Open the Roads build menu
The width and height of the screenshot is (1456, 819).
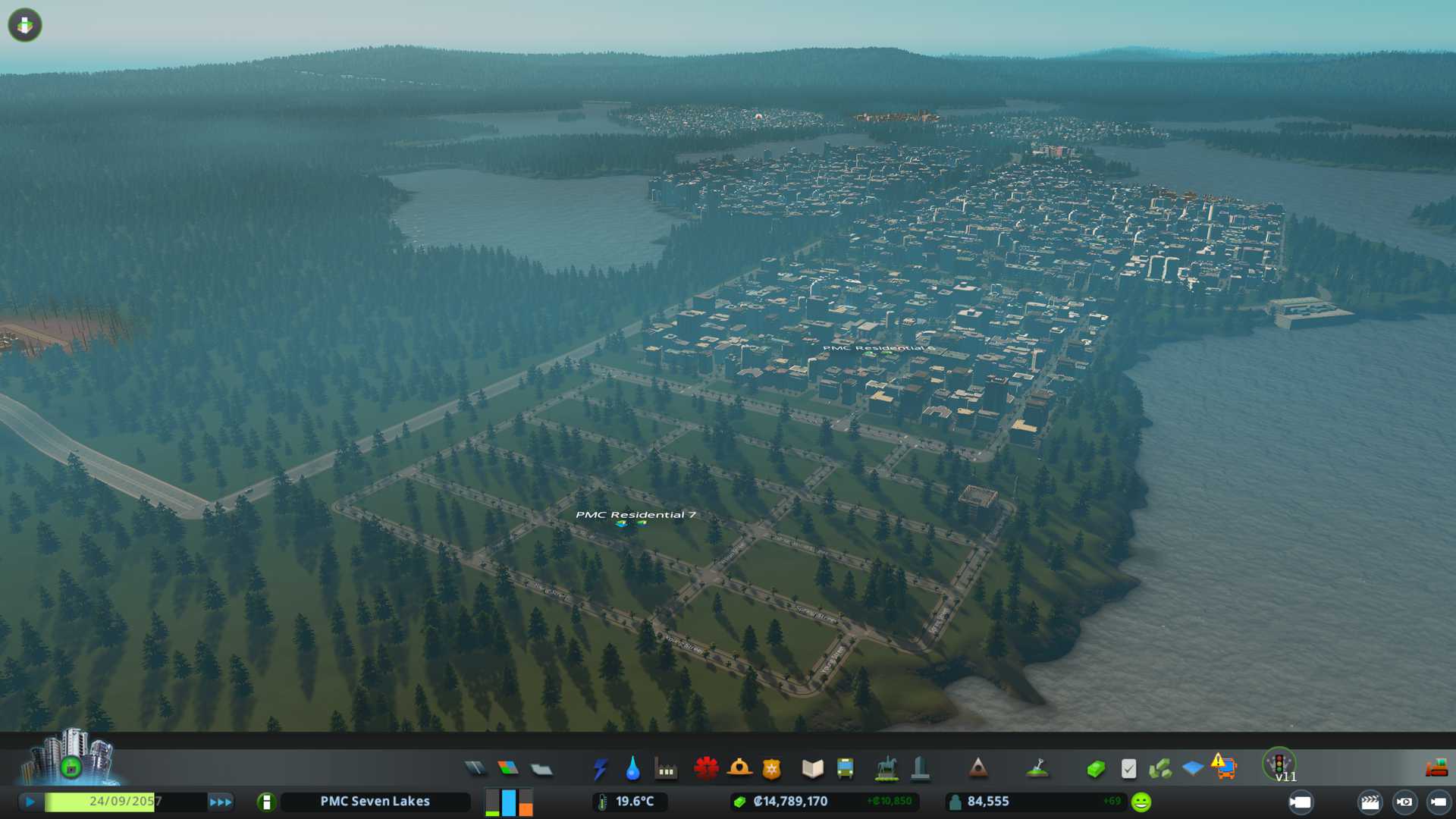click(475, 769)
